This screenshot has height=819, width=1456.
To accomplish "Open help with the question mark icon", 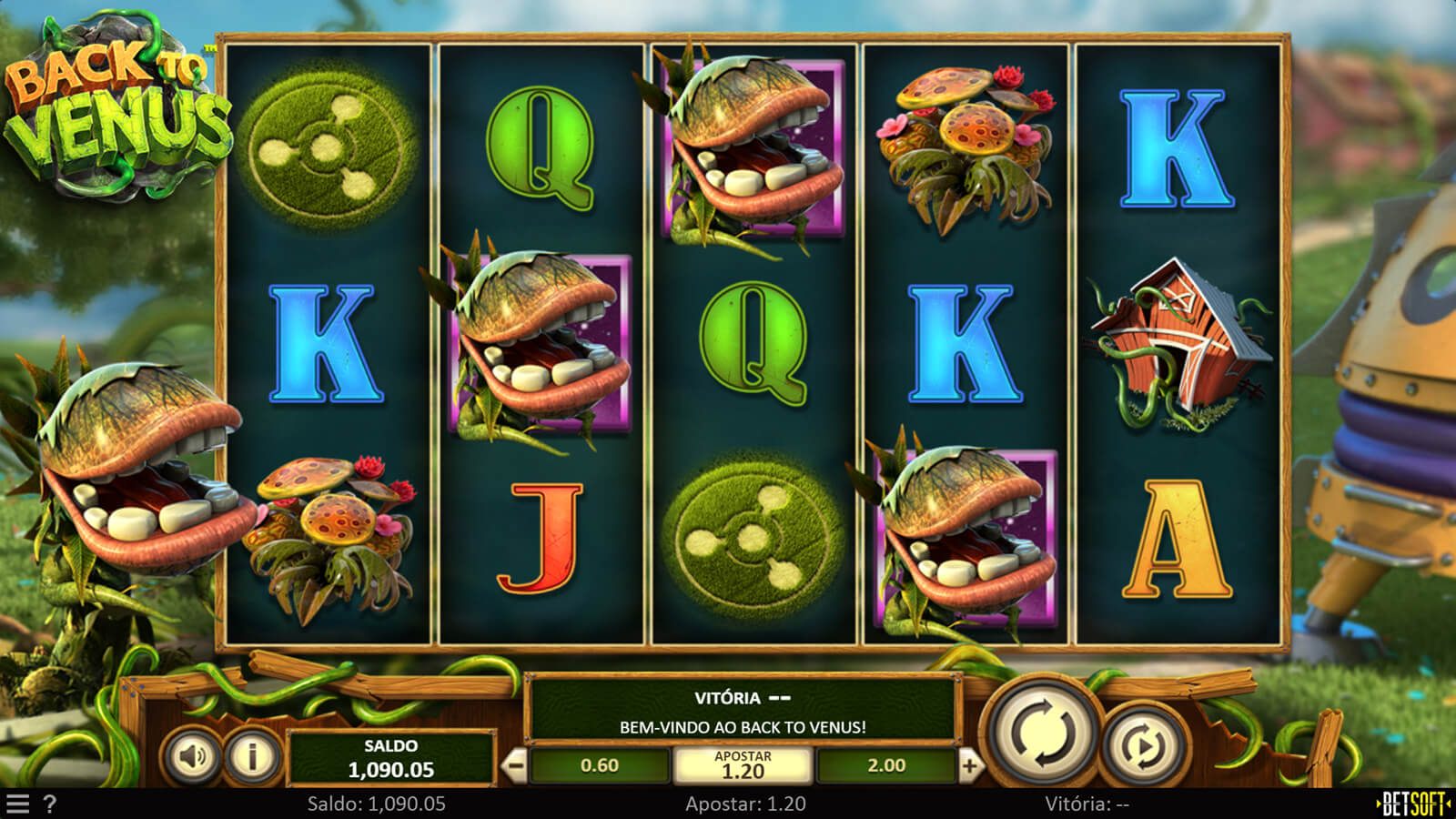I will (50, 804).
